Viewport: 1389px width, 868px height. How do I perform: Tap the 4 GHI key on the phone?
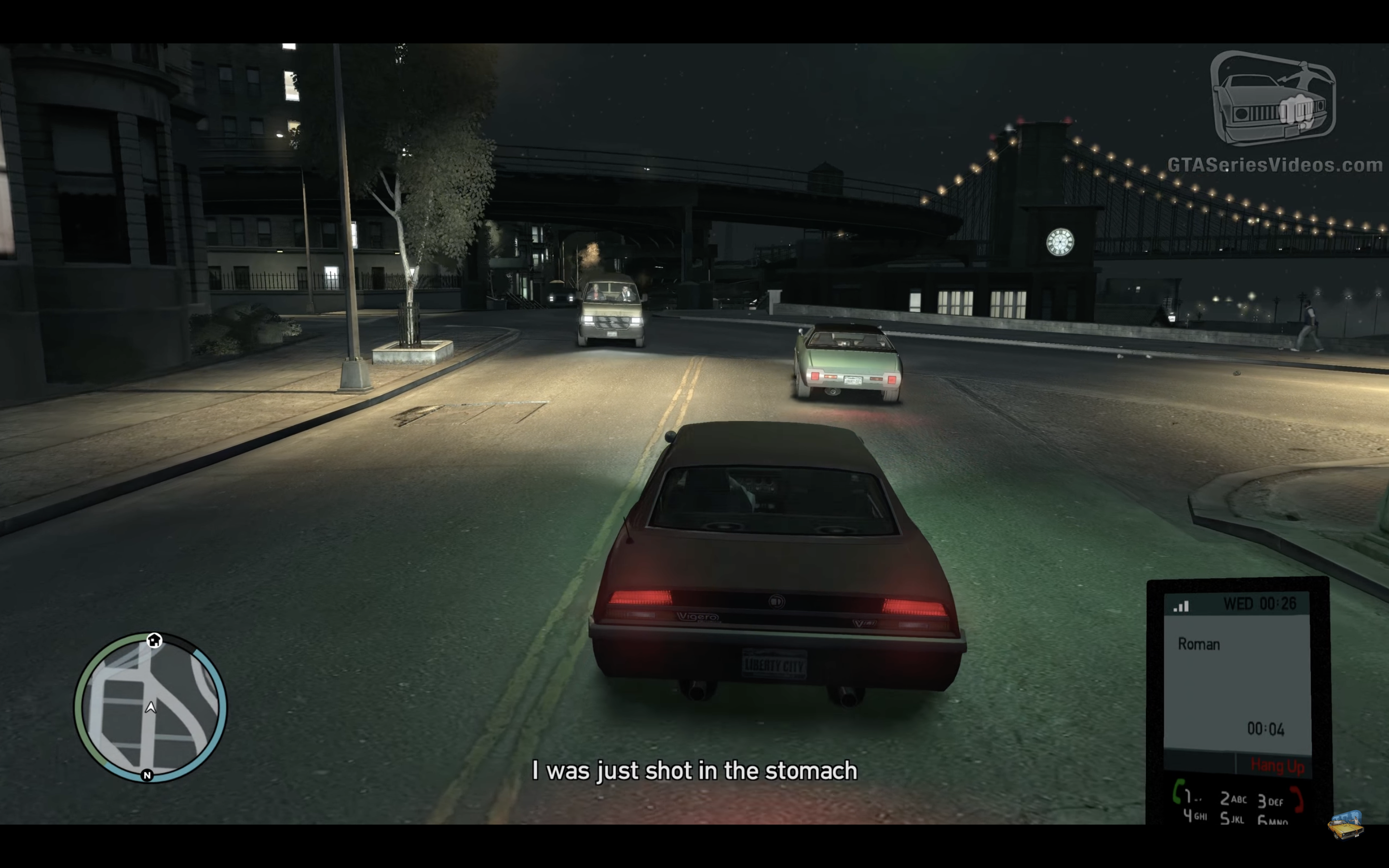point(1195,816)
